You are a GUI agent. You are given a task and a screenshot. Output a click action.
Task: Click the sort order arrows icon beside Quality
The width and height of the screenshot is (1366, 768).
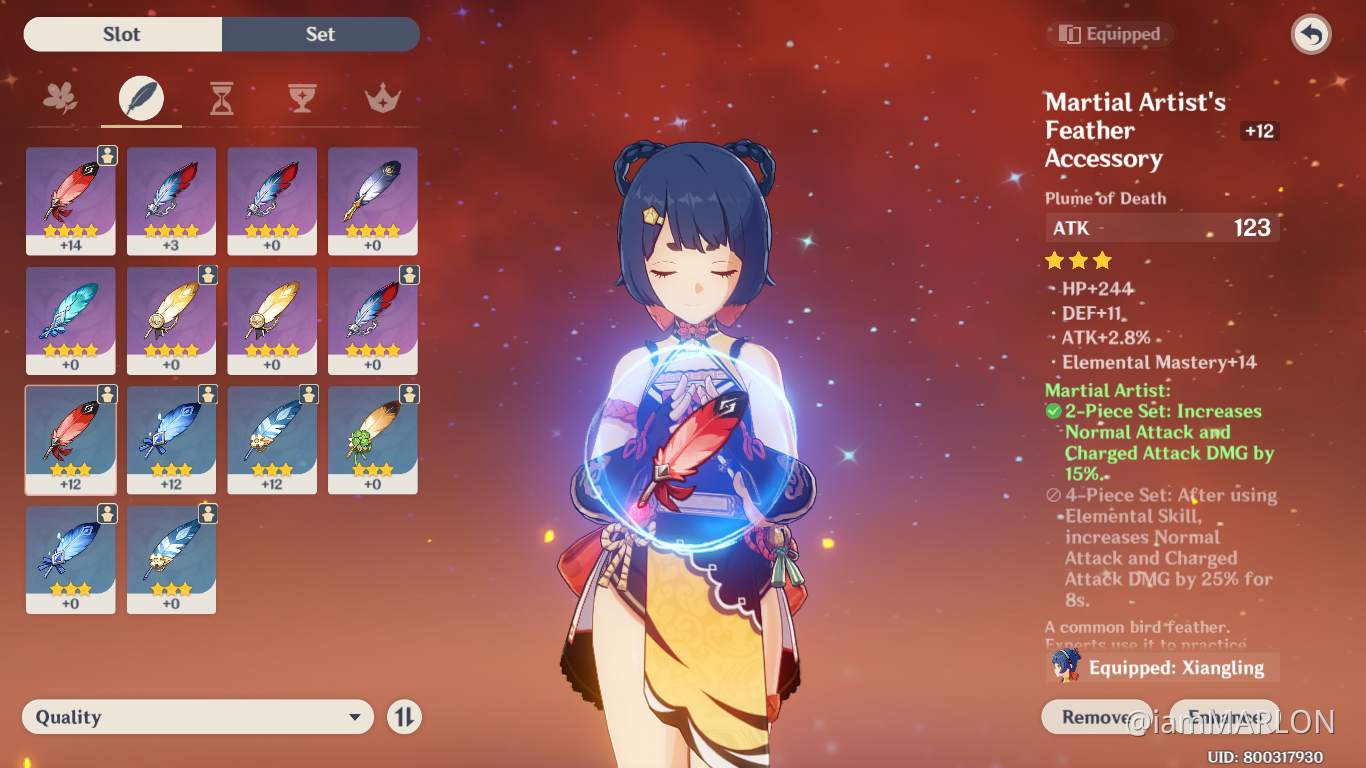pyautogui.click(x=404, y=716)
